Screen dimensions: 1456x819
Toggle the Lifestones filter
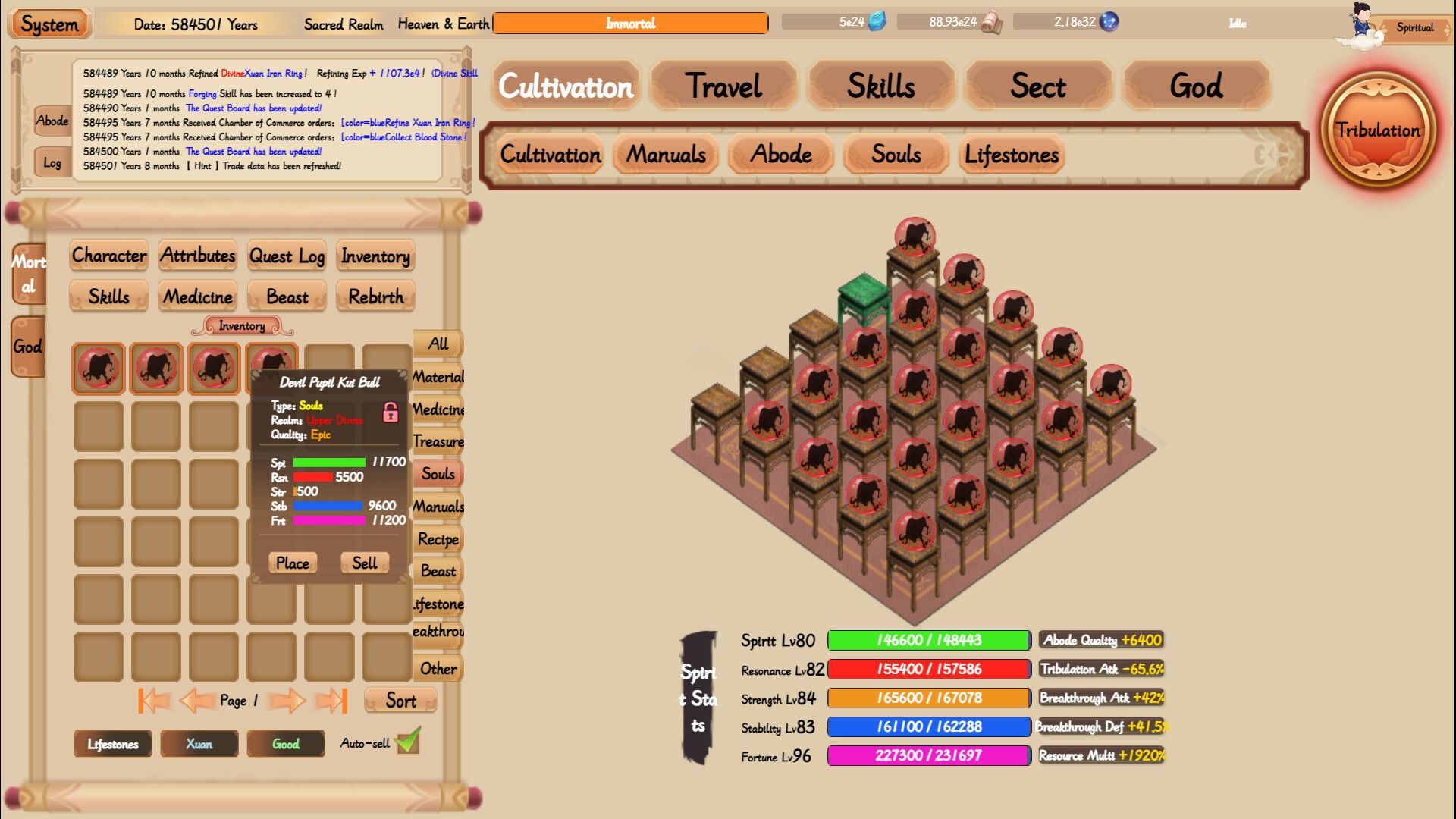pyautogui.click(x=112, y=744)
